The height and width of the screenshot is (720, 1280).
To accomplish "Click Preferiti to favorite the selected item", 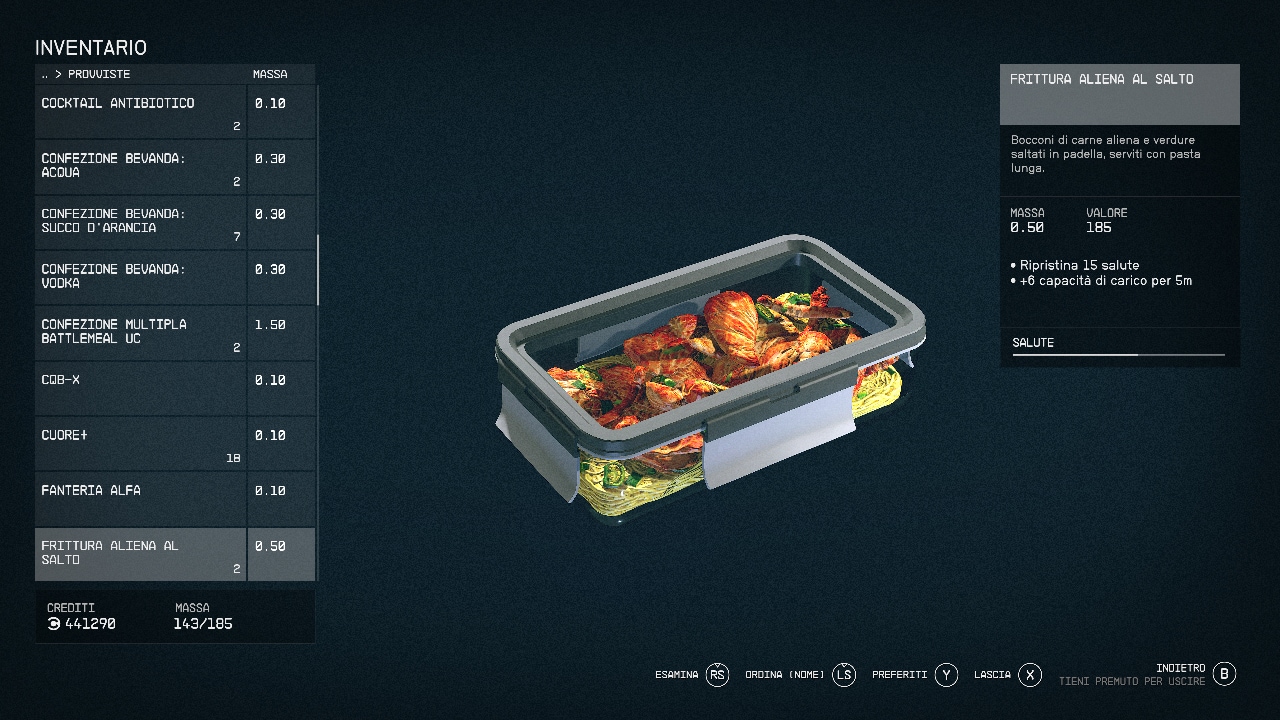I will (x=902, y=674).
